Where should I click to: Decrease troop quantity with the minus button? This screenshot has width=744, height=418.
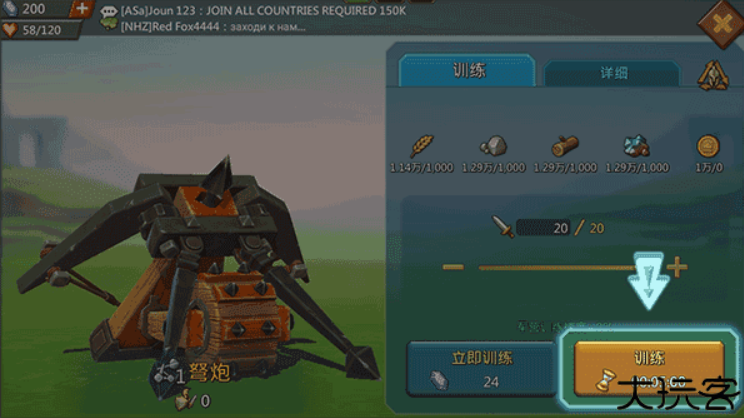[453, 267]
